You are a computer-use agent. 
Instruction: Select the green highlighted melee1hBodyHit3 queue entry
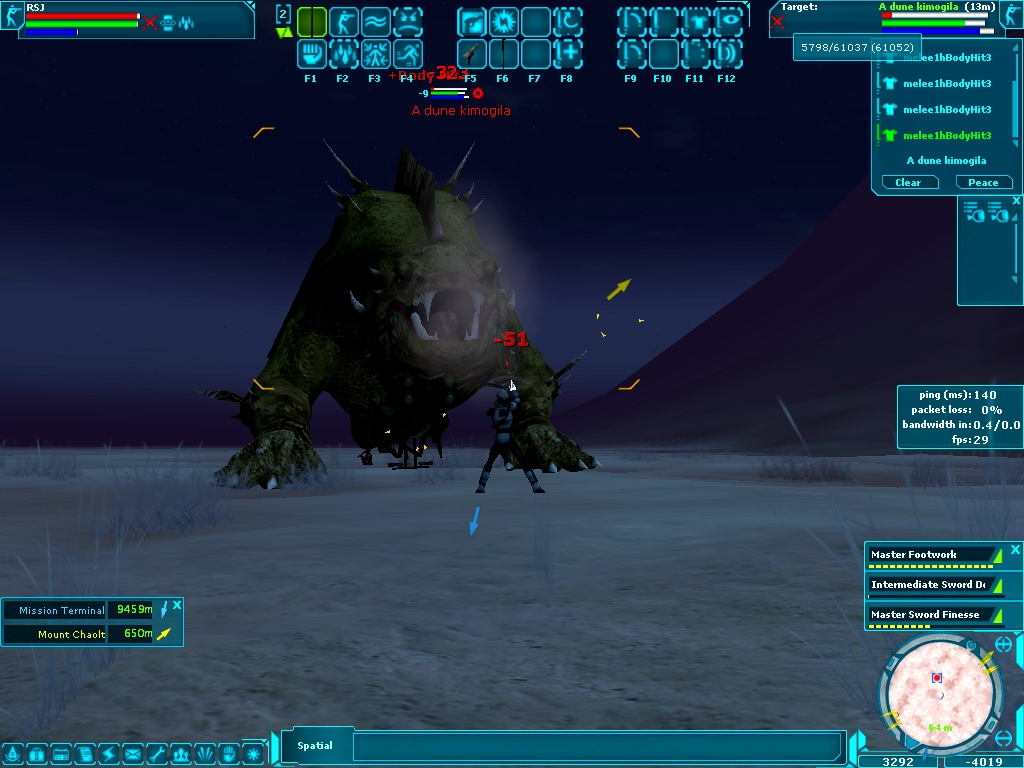[946, 135]
